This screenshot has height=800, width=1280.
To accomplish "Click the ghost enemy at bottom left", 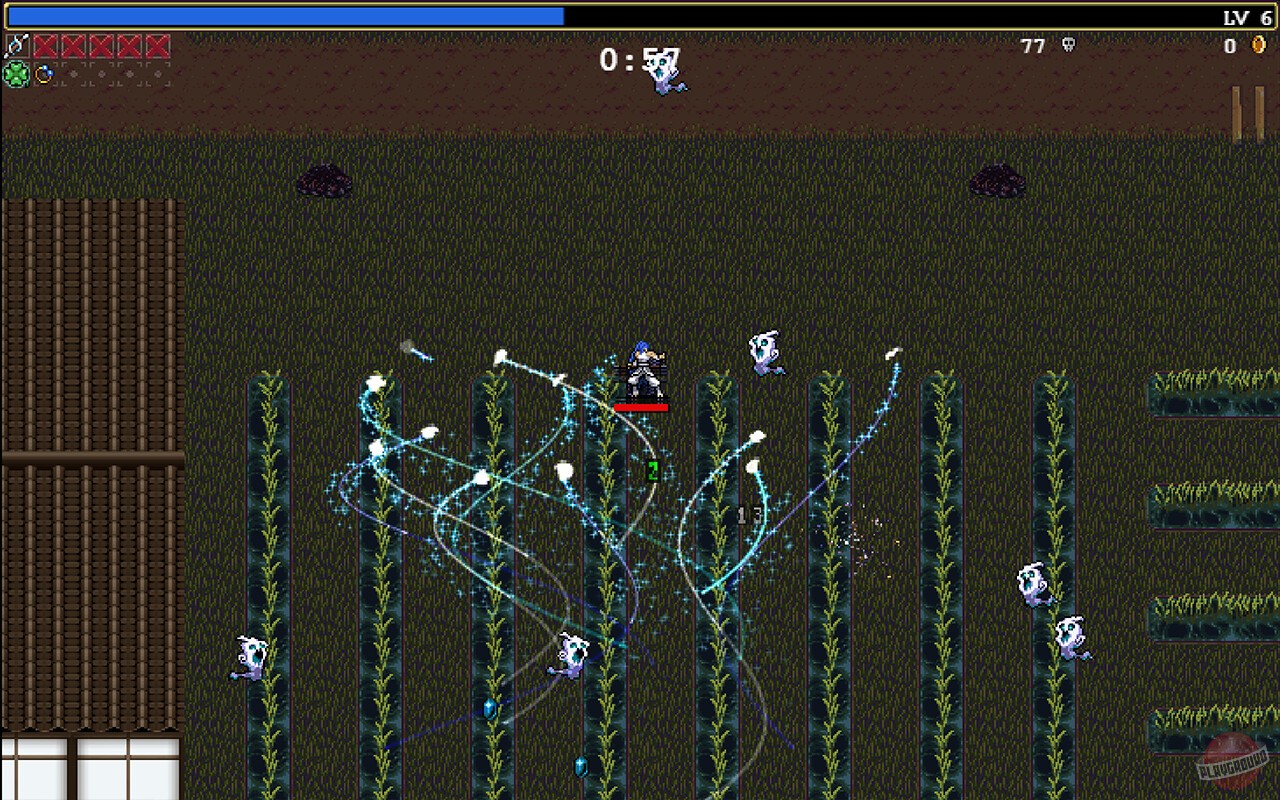I will pyautogui.click(x=250, y=655).
